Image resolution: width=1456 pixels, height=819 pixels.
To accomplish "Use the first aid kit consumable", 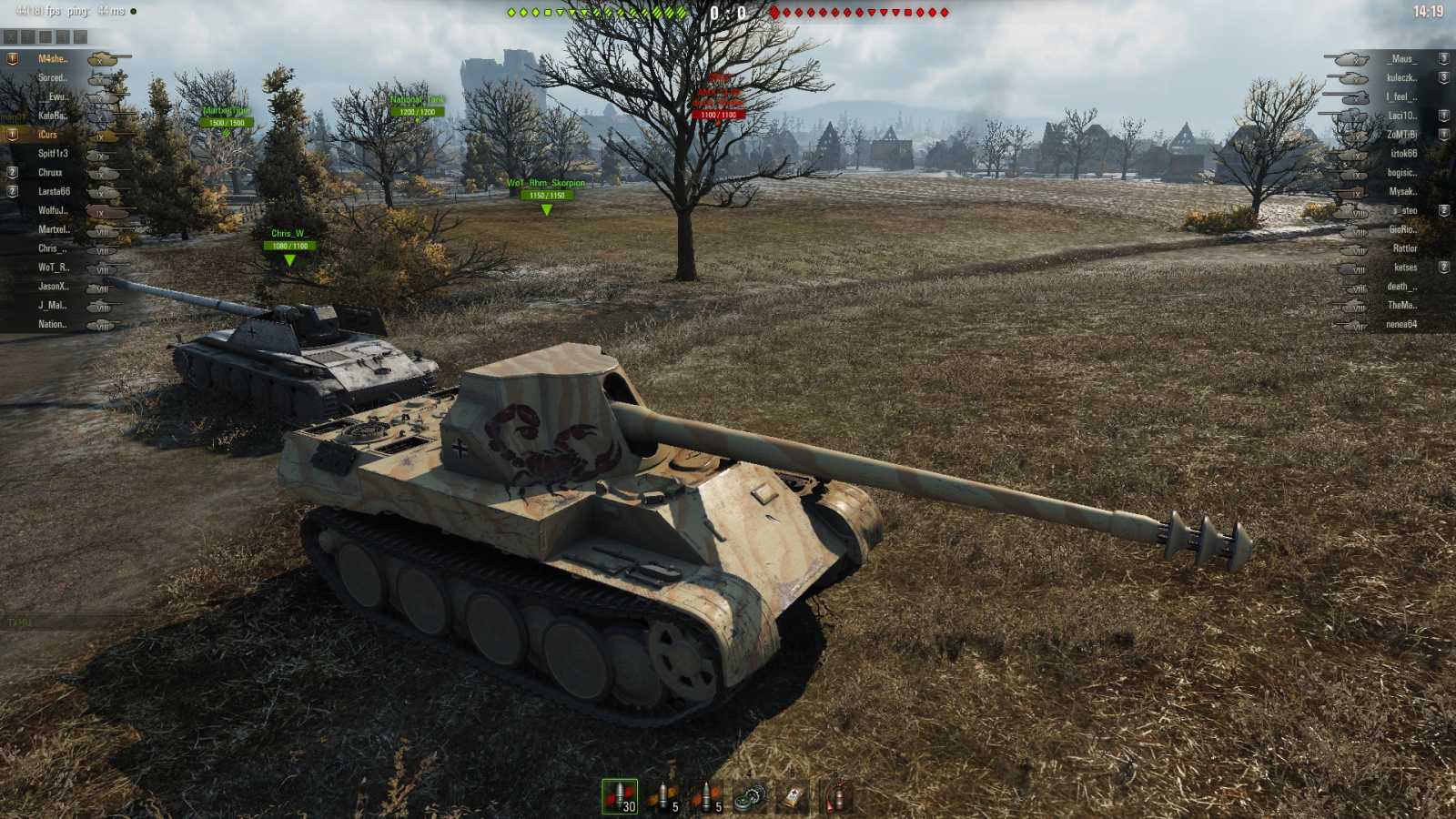I will pyautogui.click(x=792, y=794).
